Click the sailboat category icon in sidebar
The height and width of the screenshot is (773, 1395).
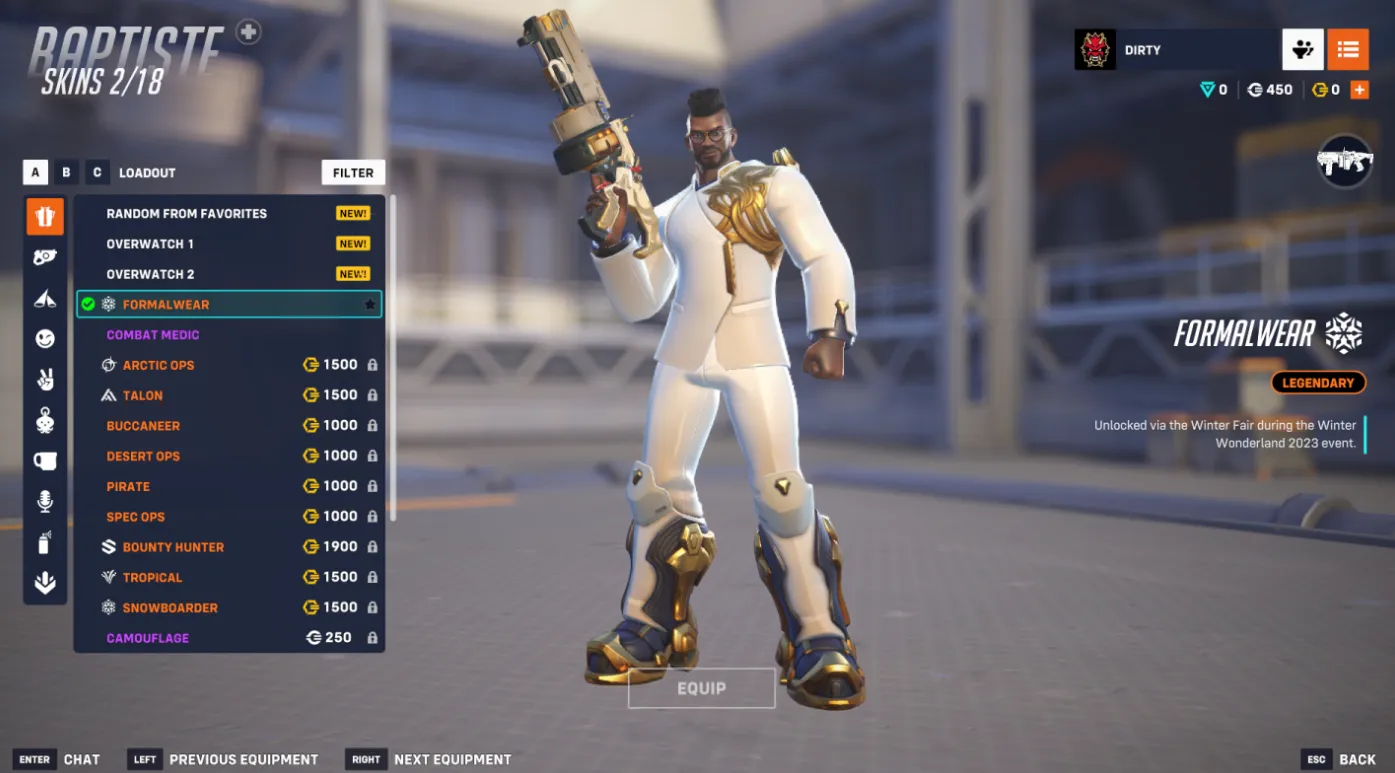(44, 297)
